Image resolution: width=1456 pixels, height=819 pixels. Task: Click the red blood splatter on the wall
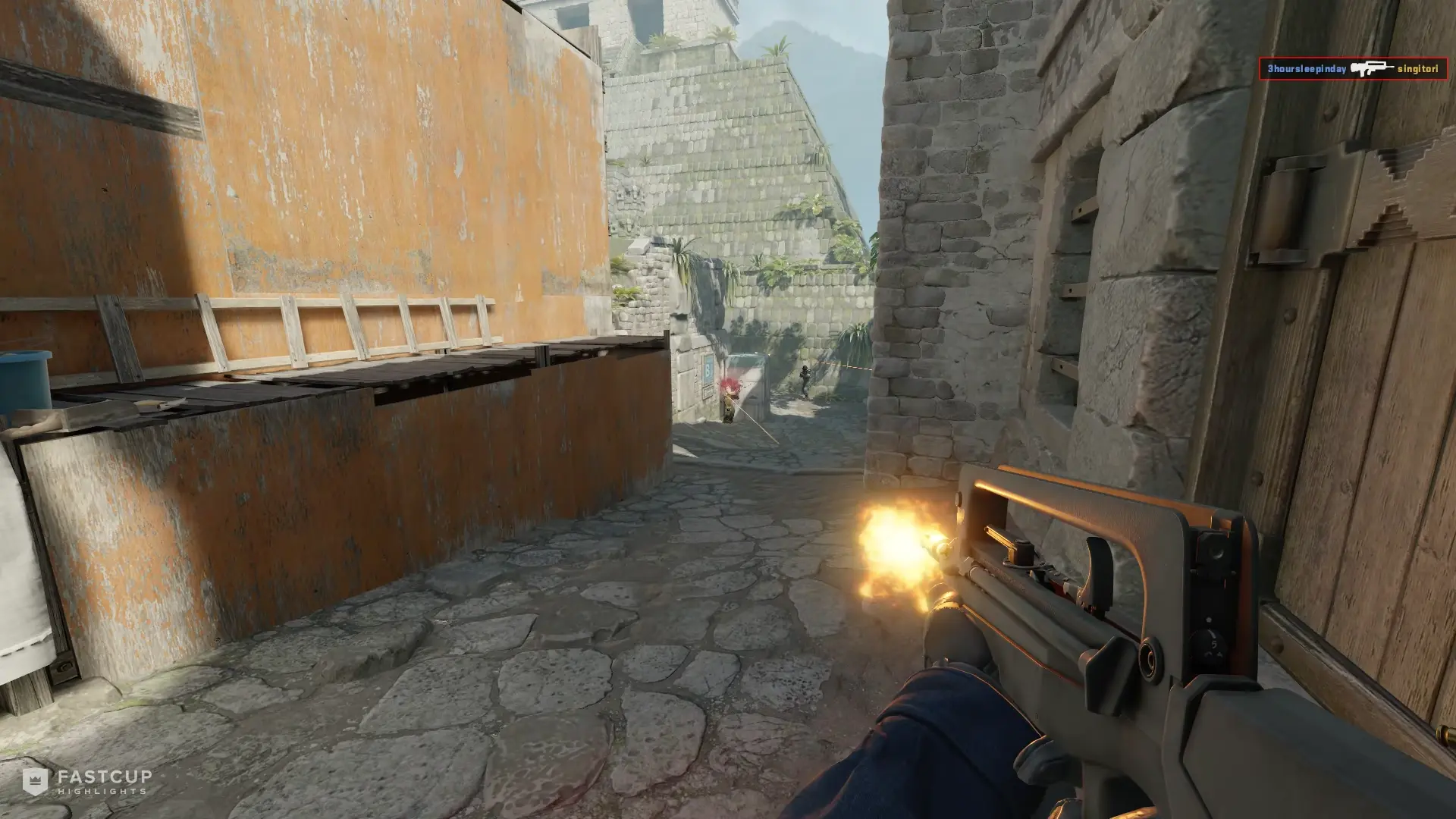point(730,384)
